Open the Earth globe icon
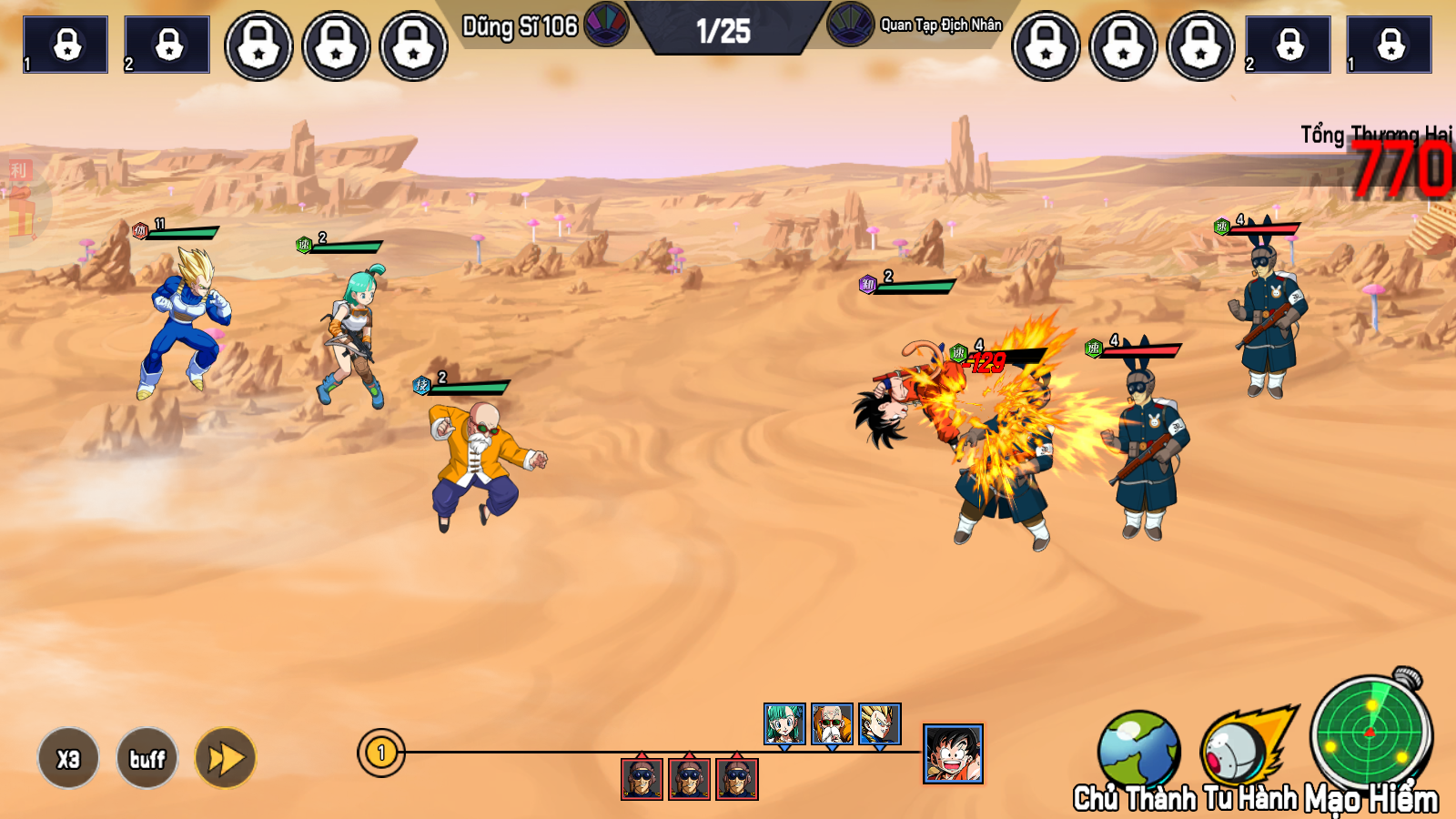Screen dimensions: 1456x819 (x=1137, y=748)
